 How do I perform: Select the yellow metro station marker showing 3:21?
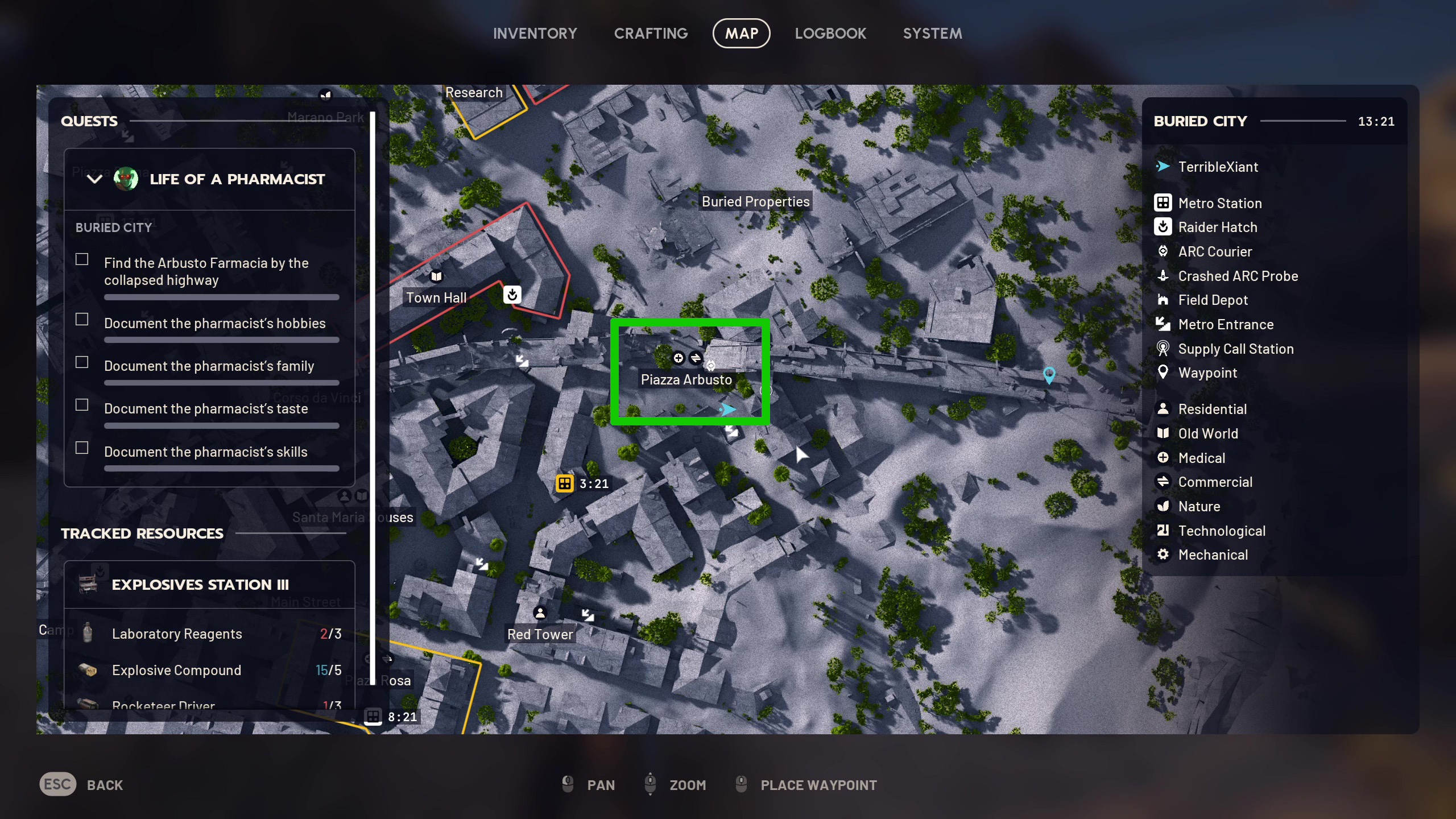coord(564,483)
